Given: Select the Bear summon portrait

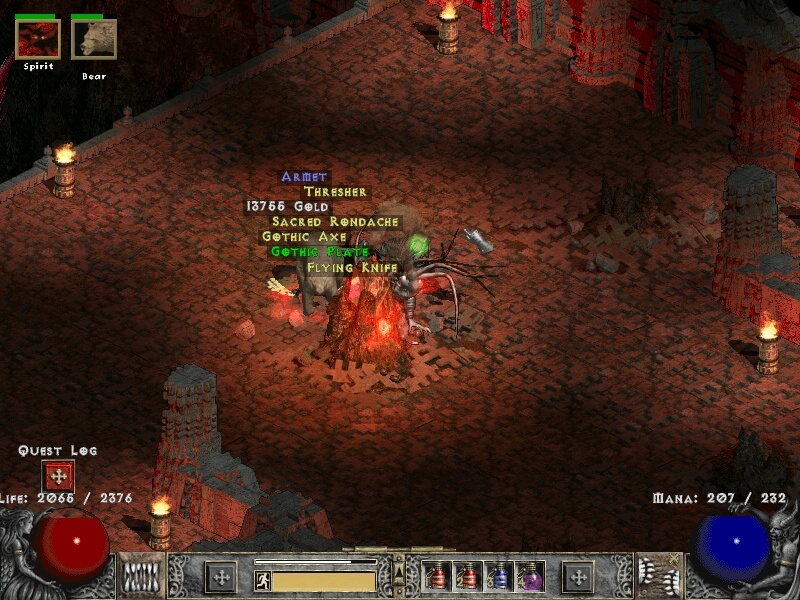Looking at the screenshot, I should point(94,39).
